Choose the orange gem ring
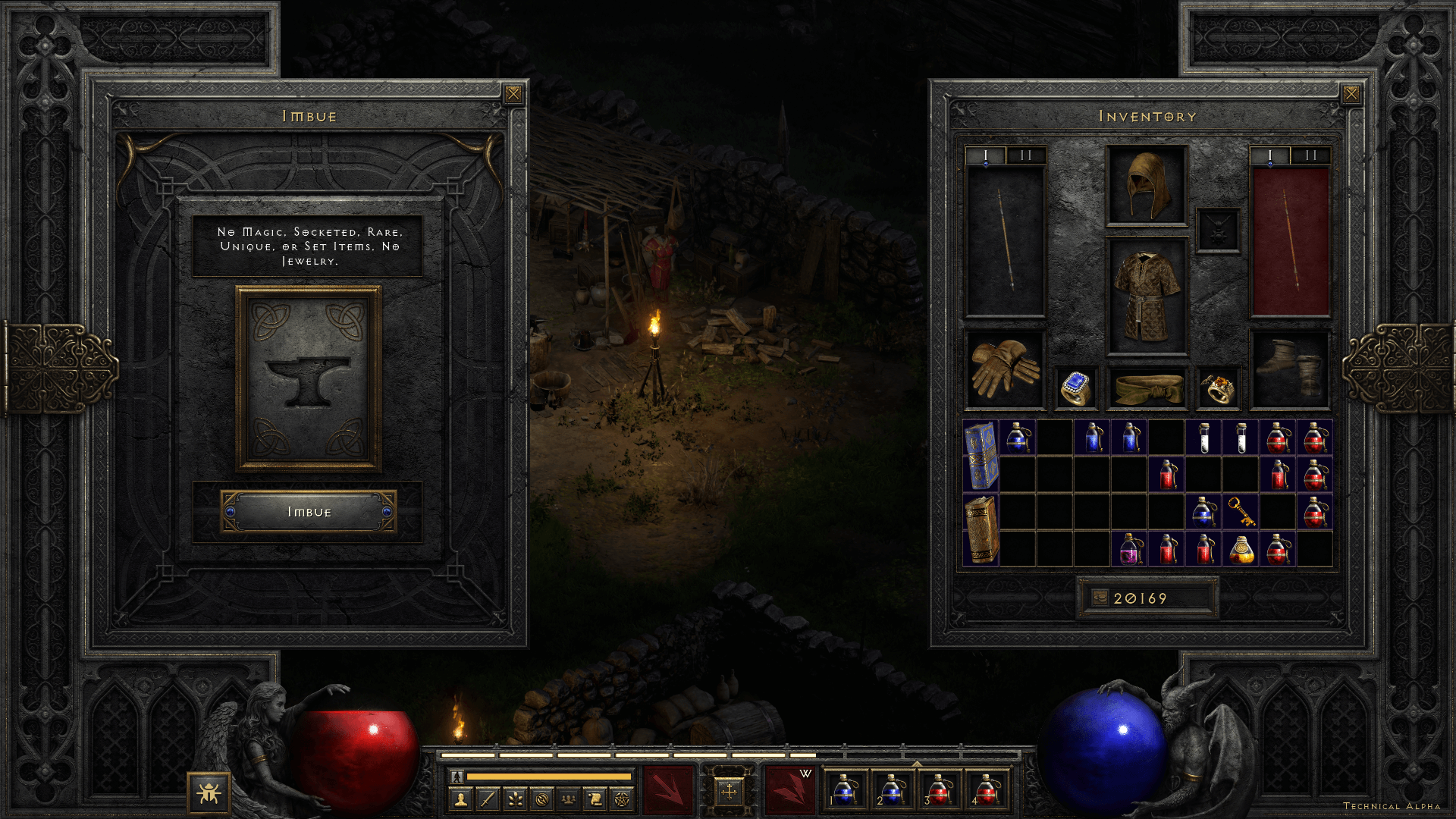The width and height of the screenshot is (1456, 819). click(x=1218, y=388)
